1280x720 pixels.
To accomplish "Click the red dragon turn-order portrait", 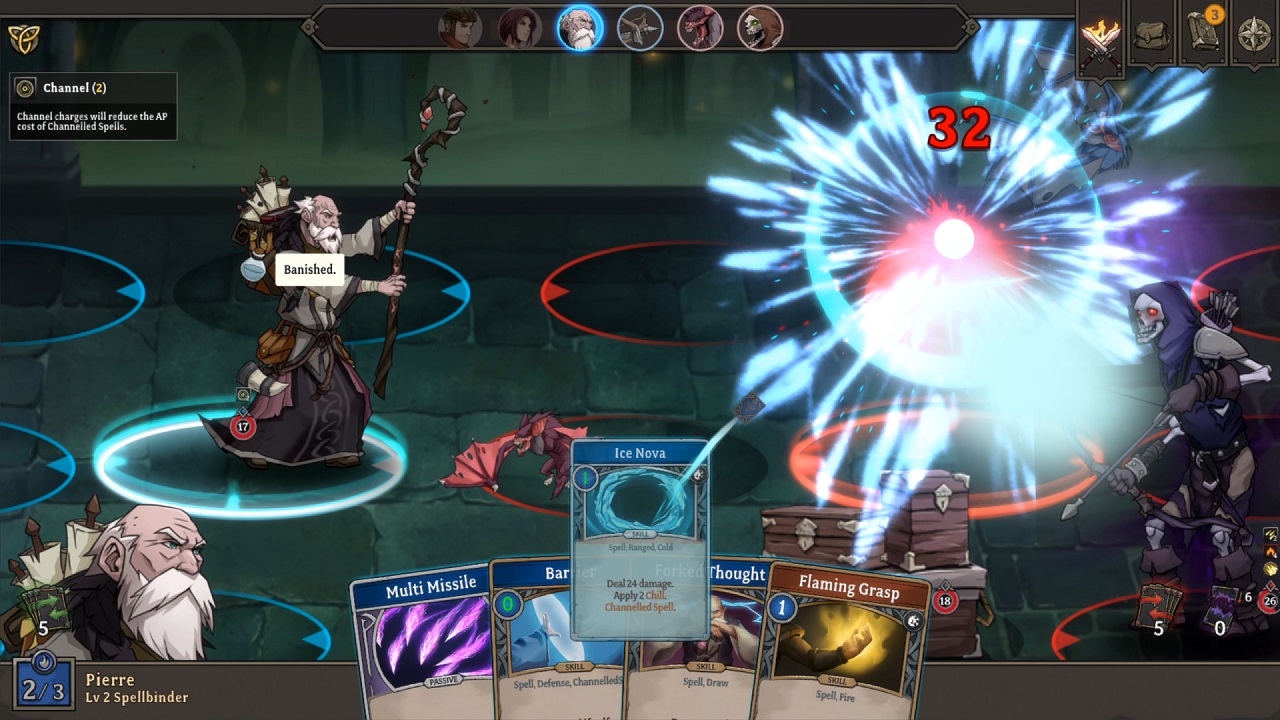I will click(700, 28).
